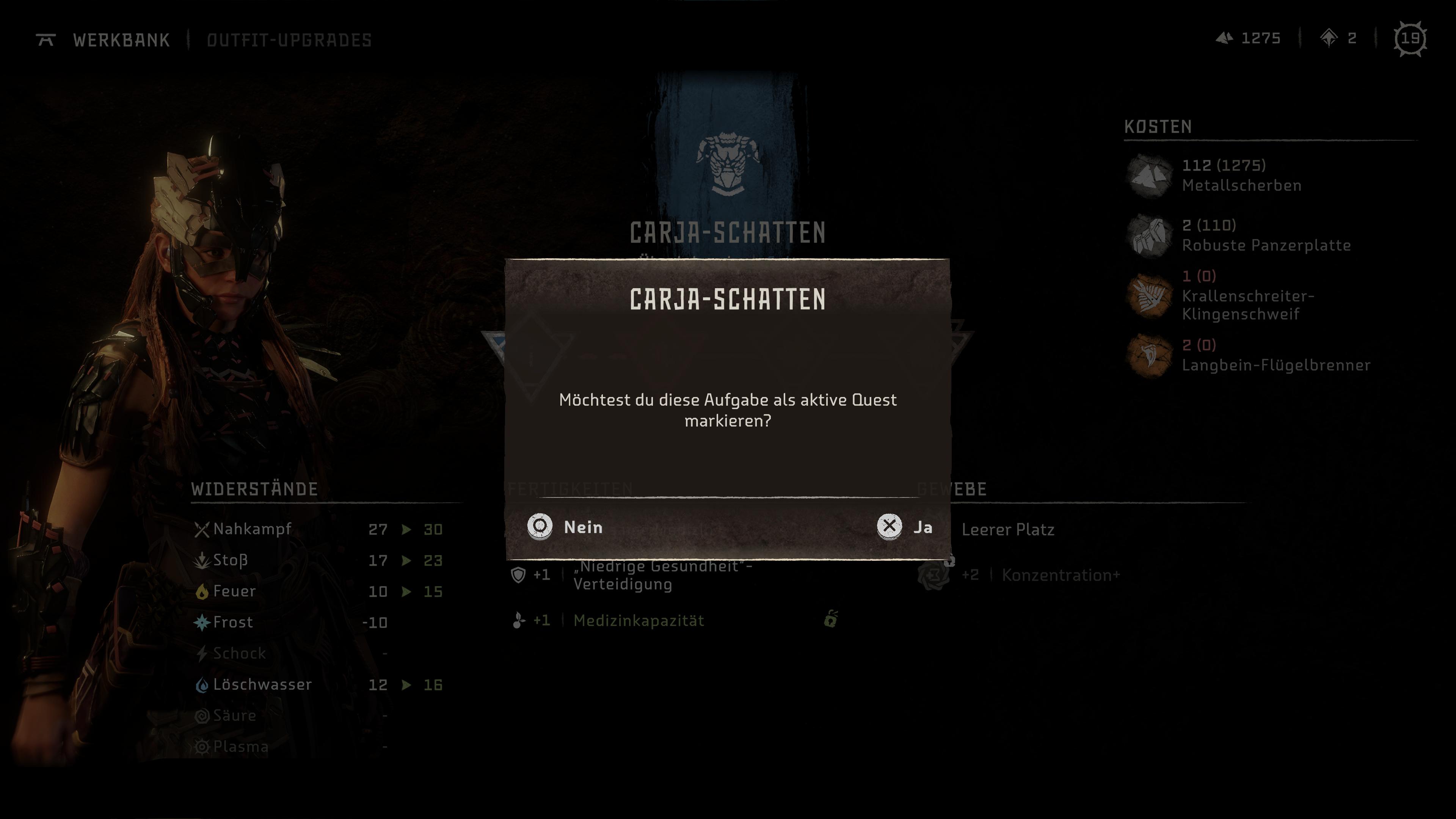Open the Leerer Platz weave slot
1456x819 pixels.
click(x=1007, y=530)
